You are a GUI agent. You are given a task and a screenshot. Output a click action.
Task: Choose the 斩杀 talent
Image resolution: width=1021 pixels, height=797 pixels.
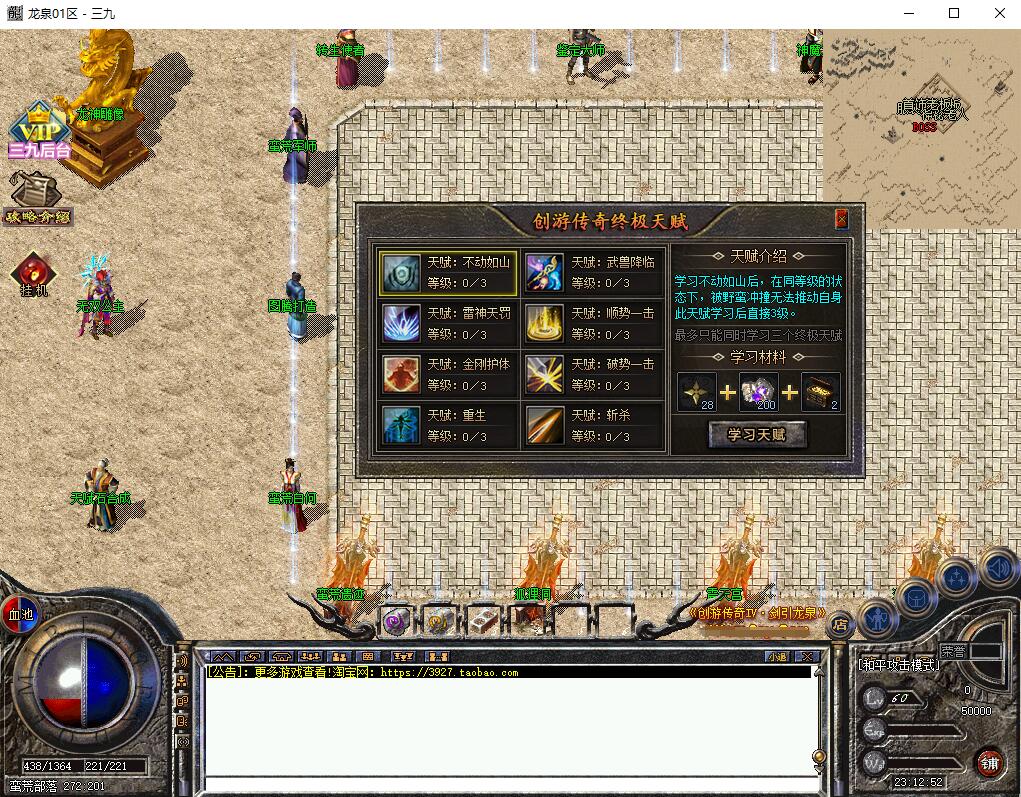click(x=592, y=426)
